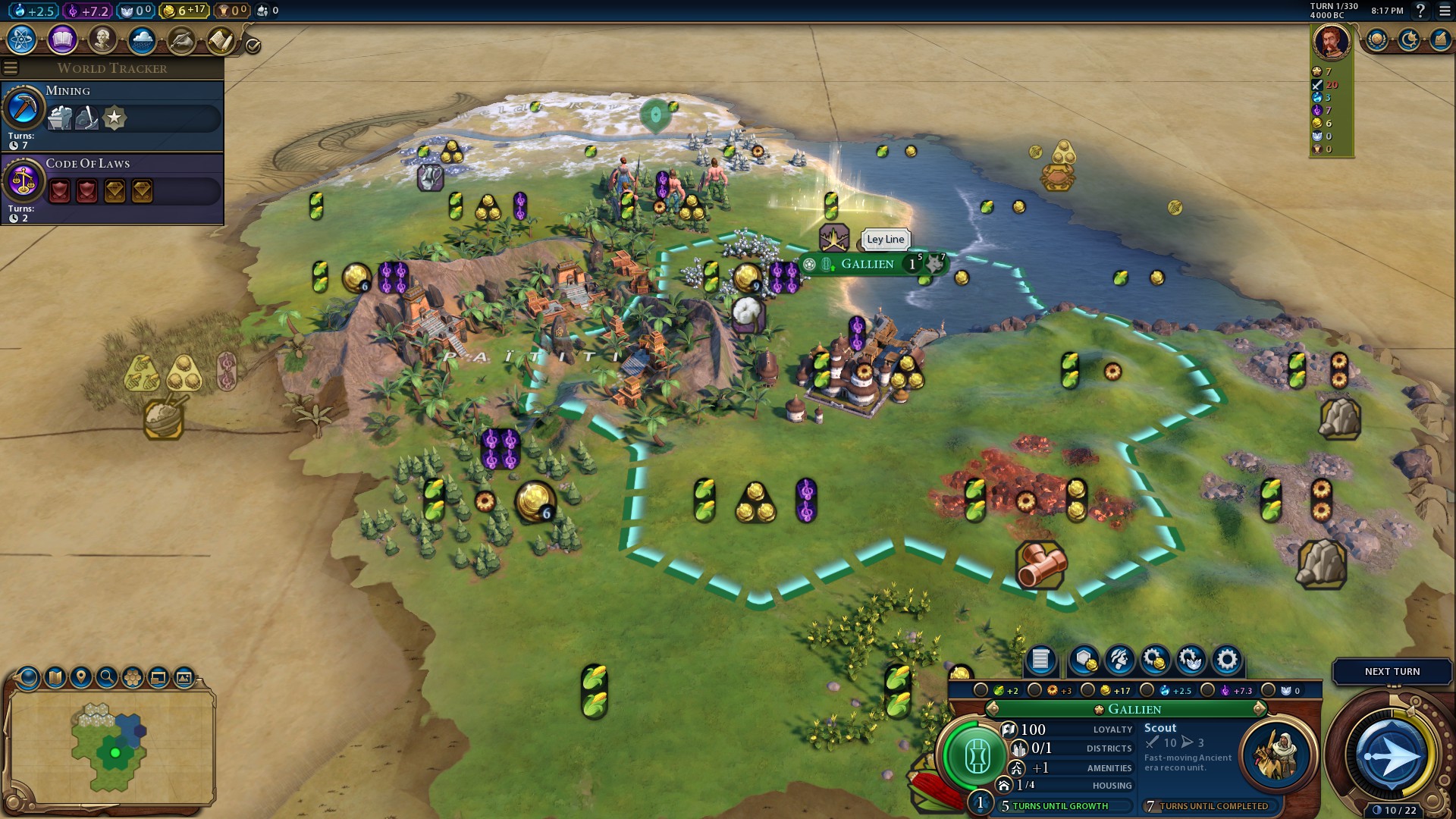Screen dimensions: 1456x819
Task: Open the climate rain cloud icon
Action: pos(142,39)
